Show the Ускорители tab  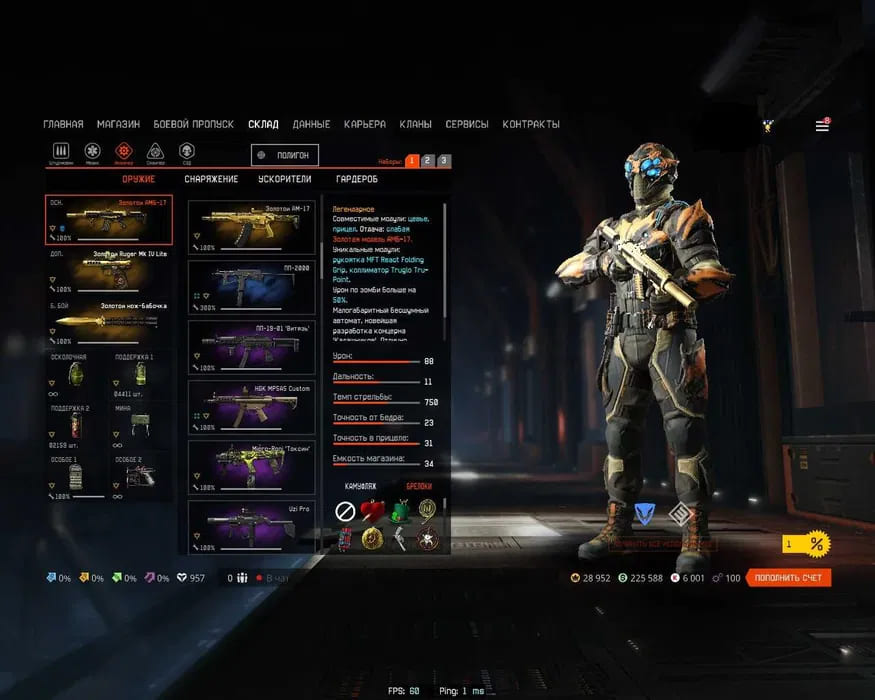click(x=283, y=179)
